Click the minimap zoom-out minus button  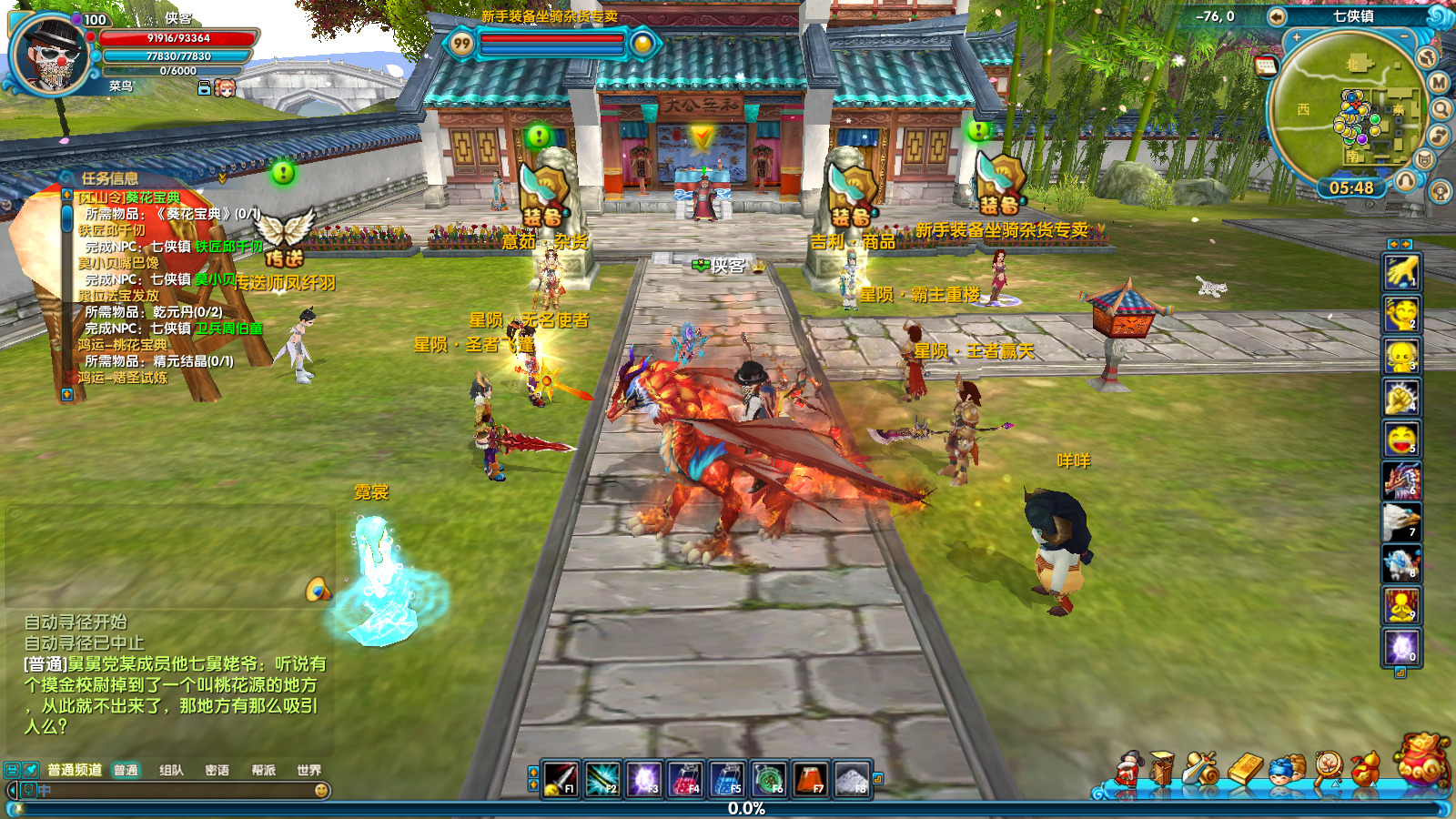1404,36
